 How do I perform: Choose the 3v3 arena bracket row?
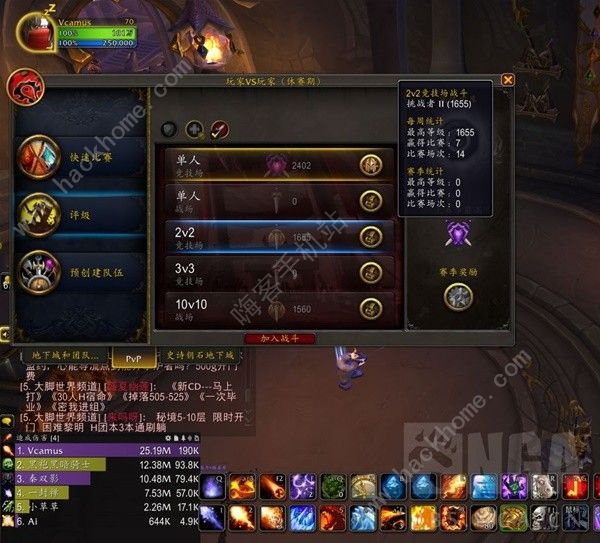point(277,271)
